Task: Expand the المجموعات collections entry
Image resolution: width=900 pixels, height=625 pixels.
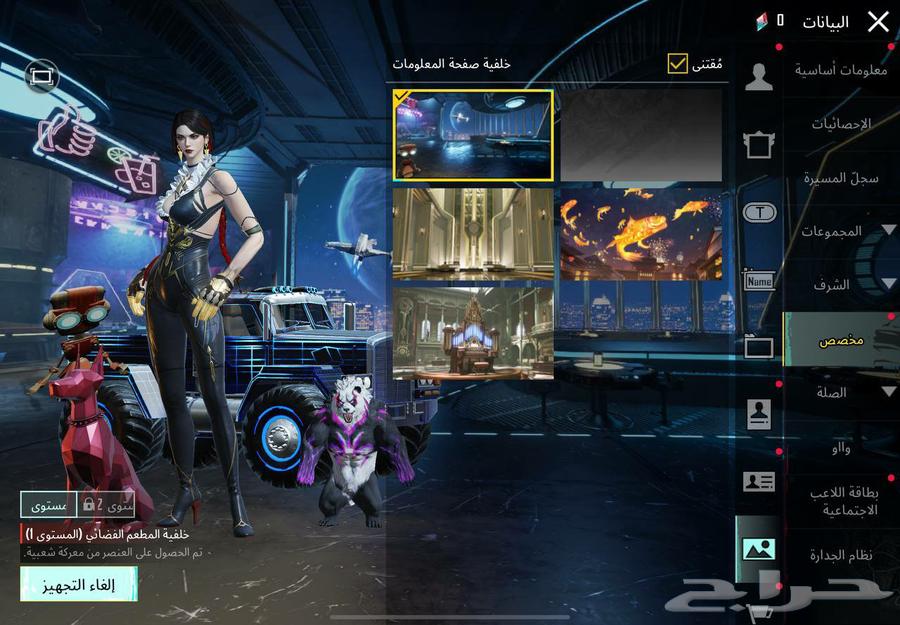Action: click(x=845, y=231)
